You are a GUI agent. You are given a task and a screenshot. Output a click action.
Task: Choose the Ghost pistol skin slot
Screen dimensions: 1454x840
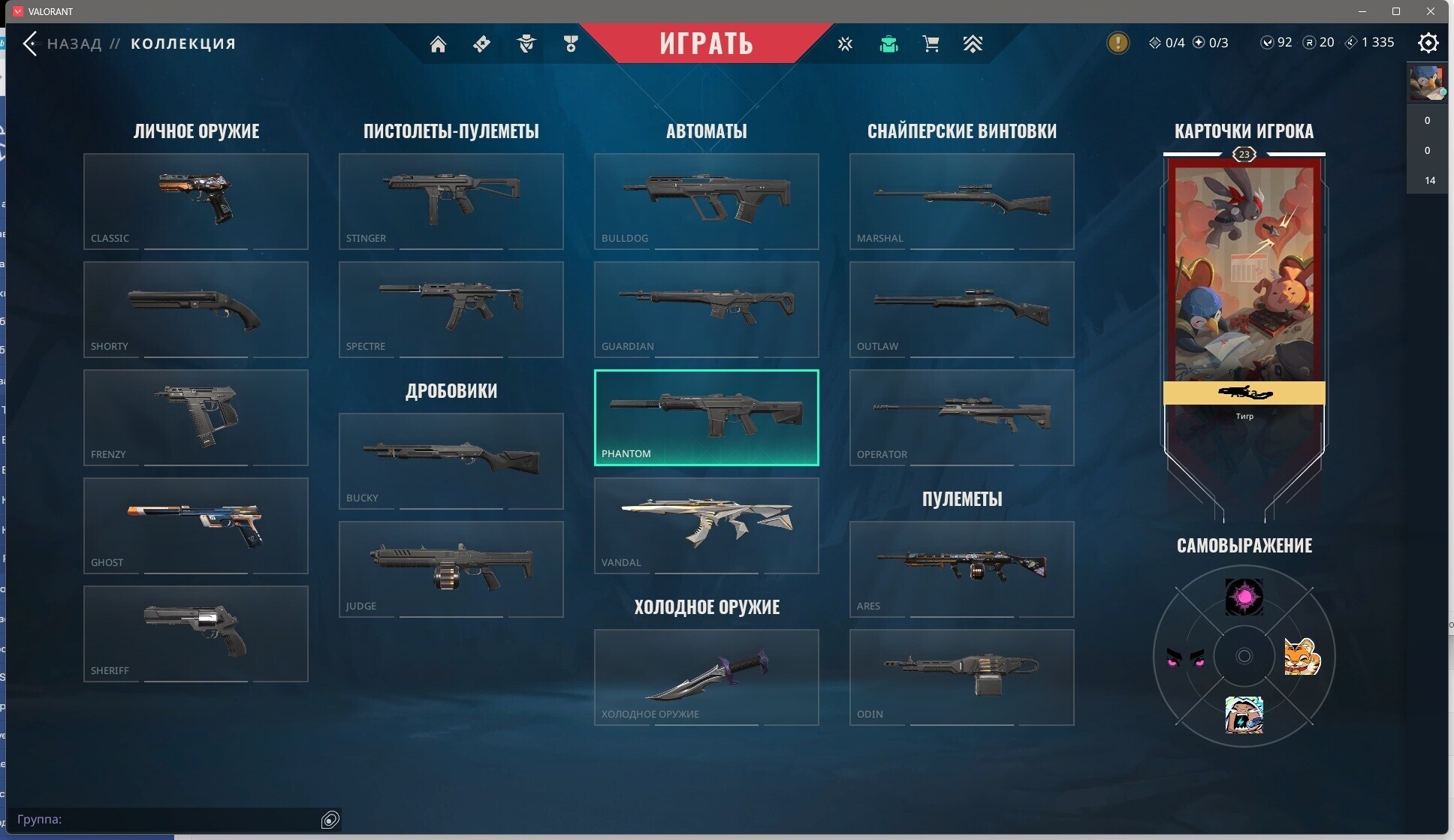(x=196, y=525)
